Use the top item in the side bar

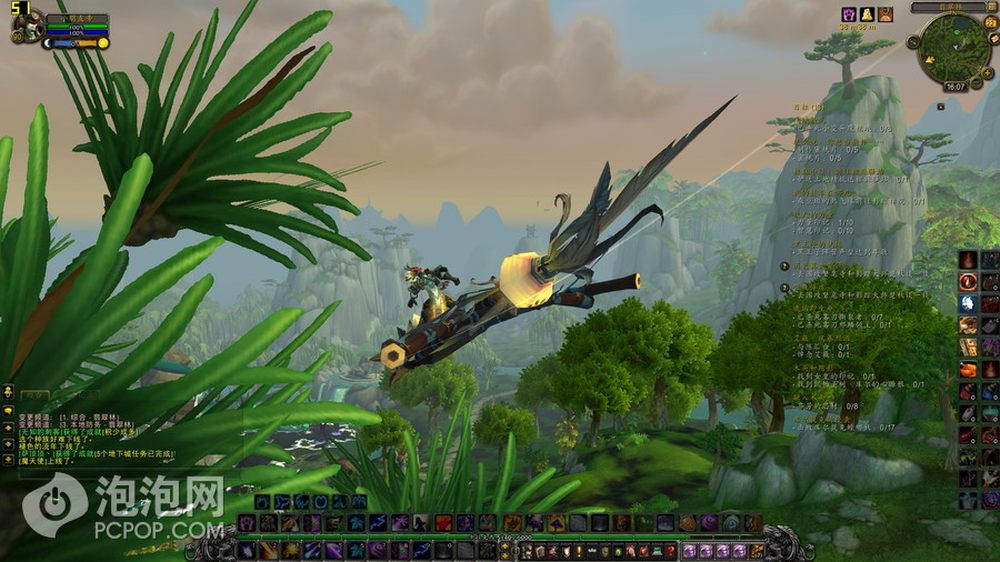tap(968, 260)
